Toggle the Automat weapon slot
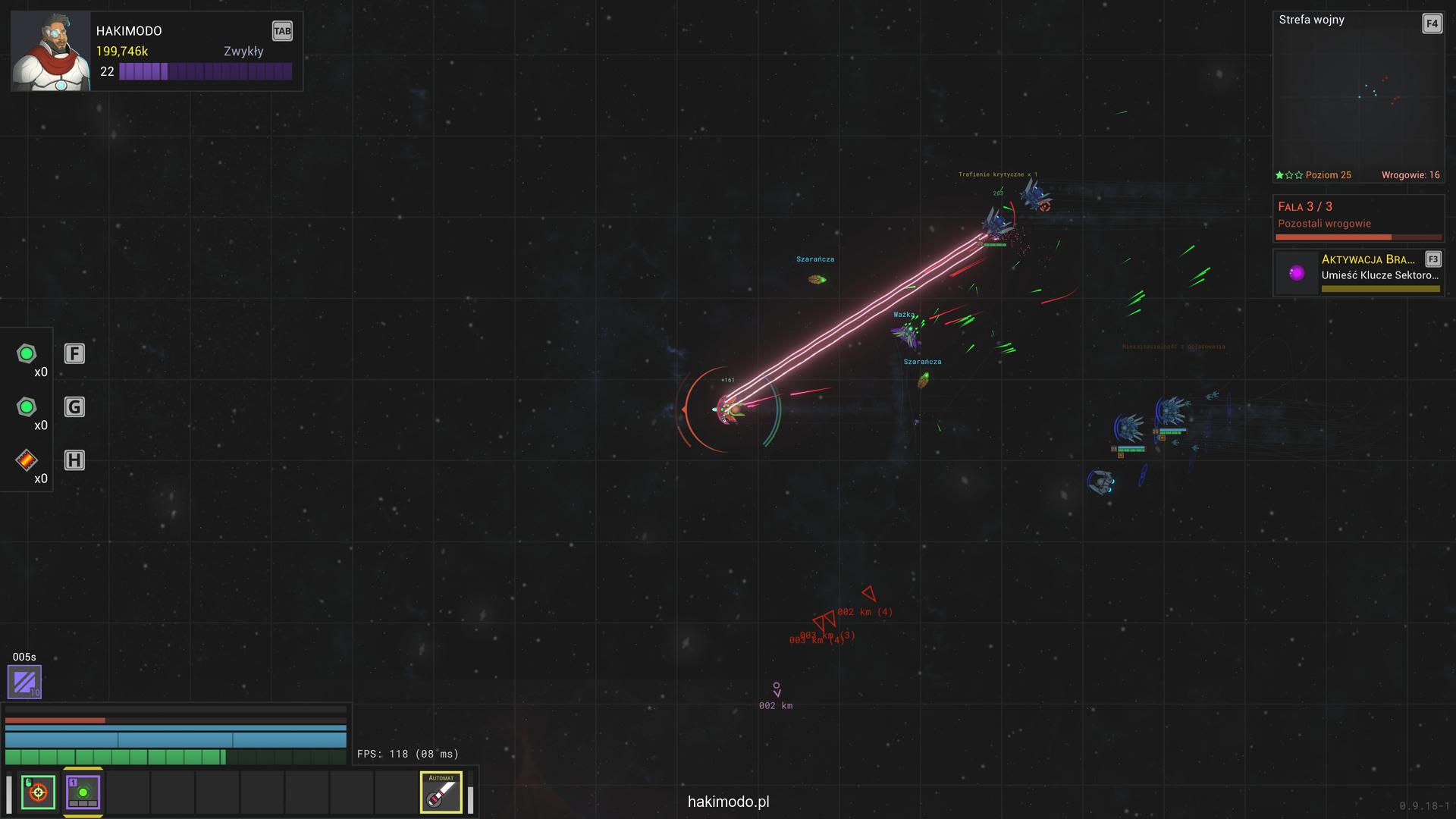 pos(441,792)
